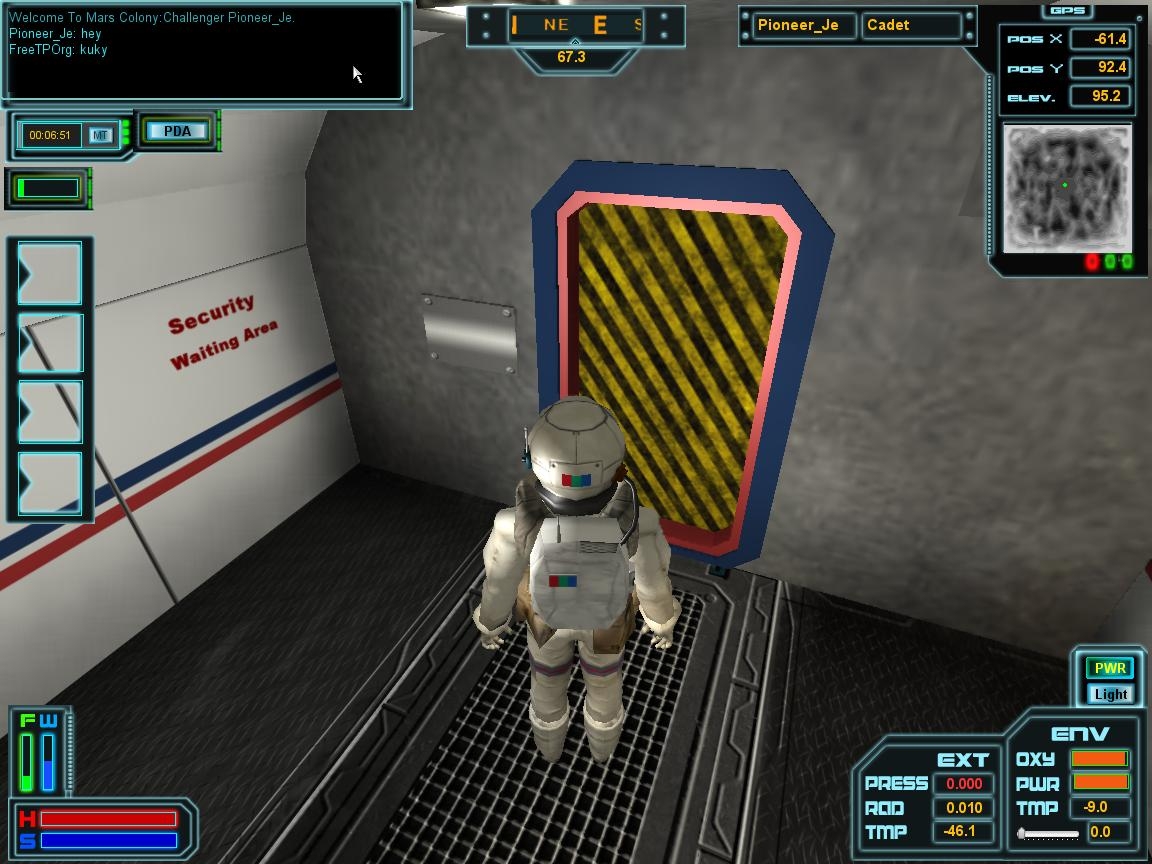Select the GPS tab label
The image size is (1152, 864).
[1068, 10]
